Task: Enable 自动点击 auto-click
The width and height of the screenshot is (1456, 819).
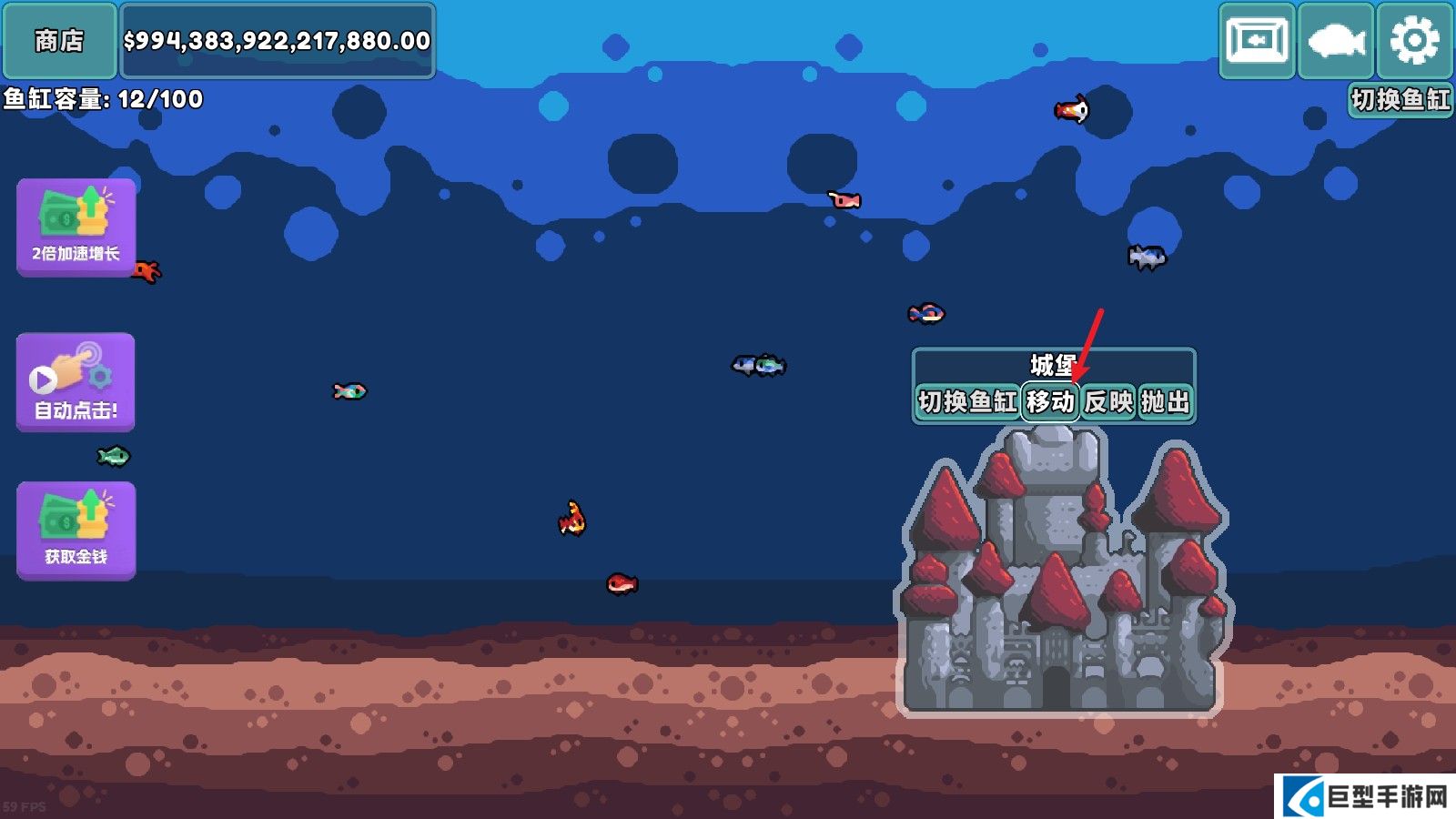Action: (76, 381)
